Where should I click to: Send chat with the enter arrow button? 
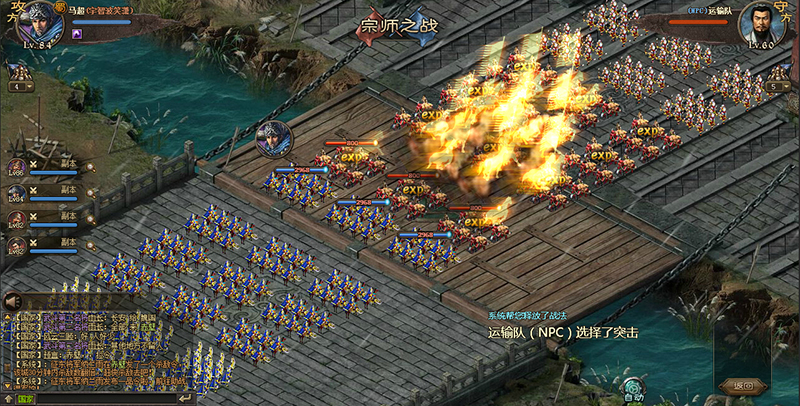[x=183, y=398]
